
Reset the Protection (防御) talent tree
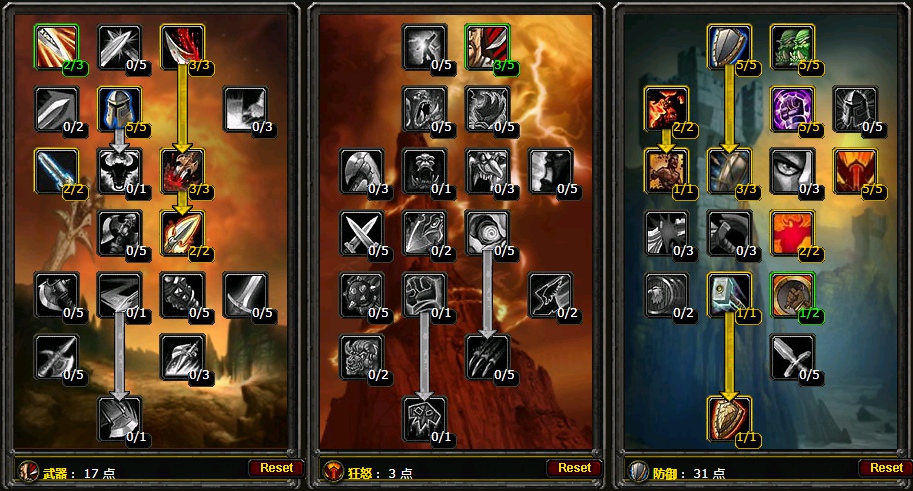click(x=886, y=467)
